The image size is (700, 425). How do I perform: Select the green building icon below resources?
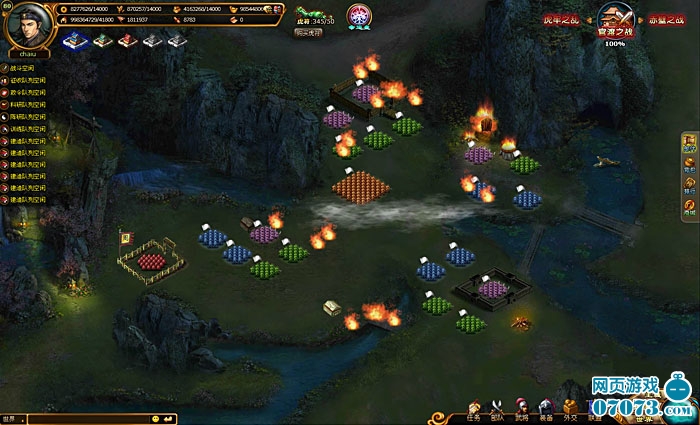(101, 40)
